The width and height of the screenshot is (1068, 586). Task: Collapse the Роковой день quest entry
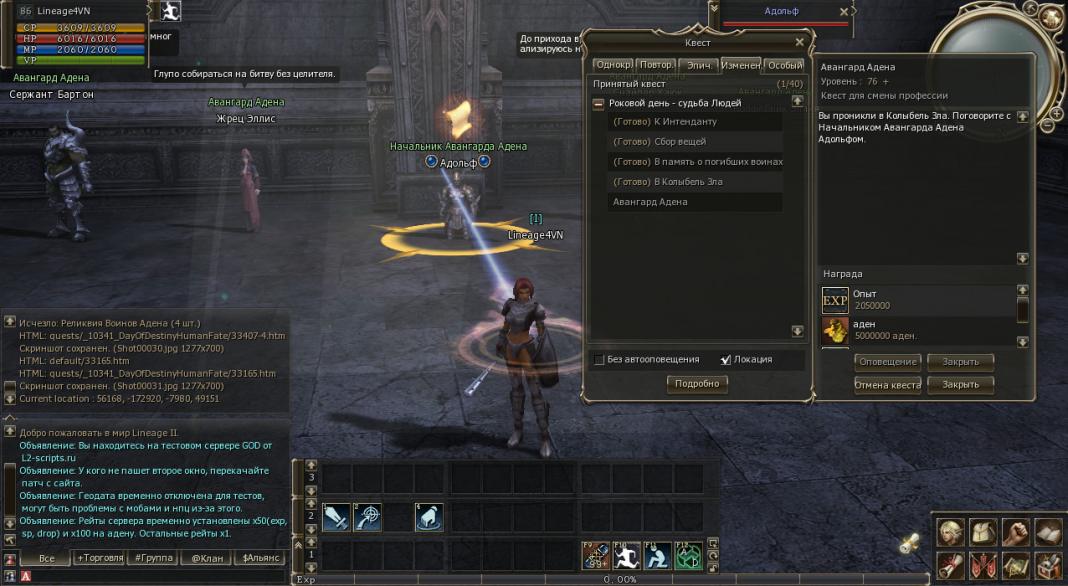598,103
